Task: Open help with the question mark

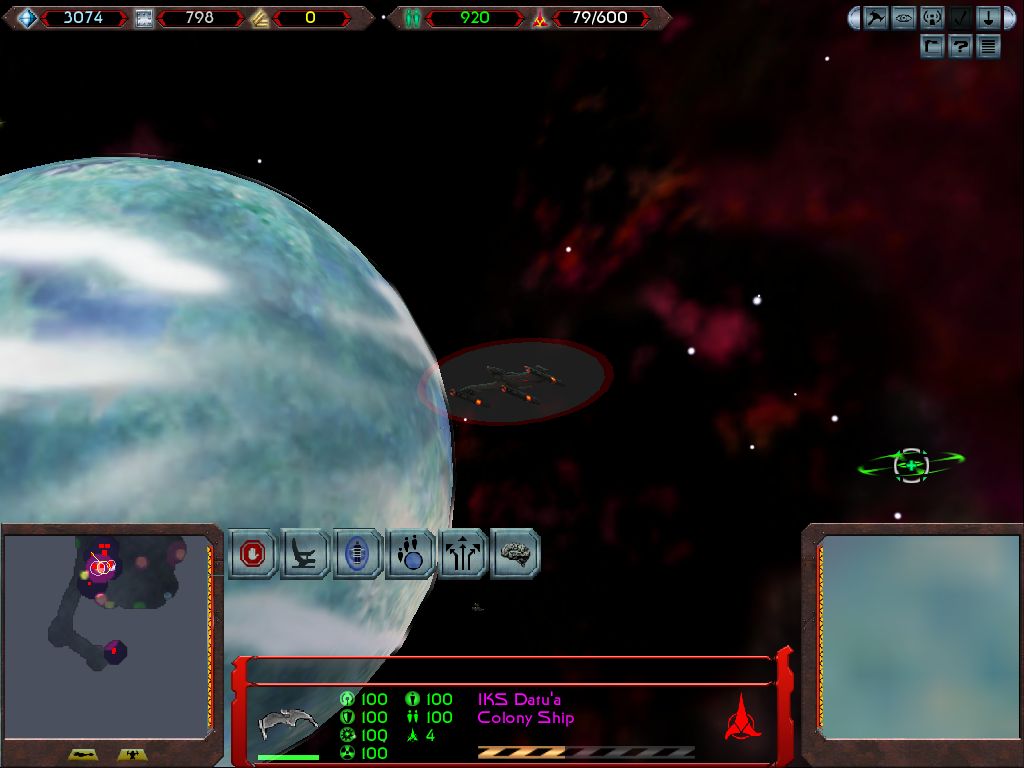Action: click(x=960, y=46)
